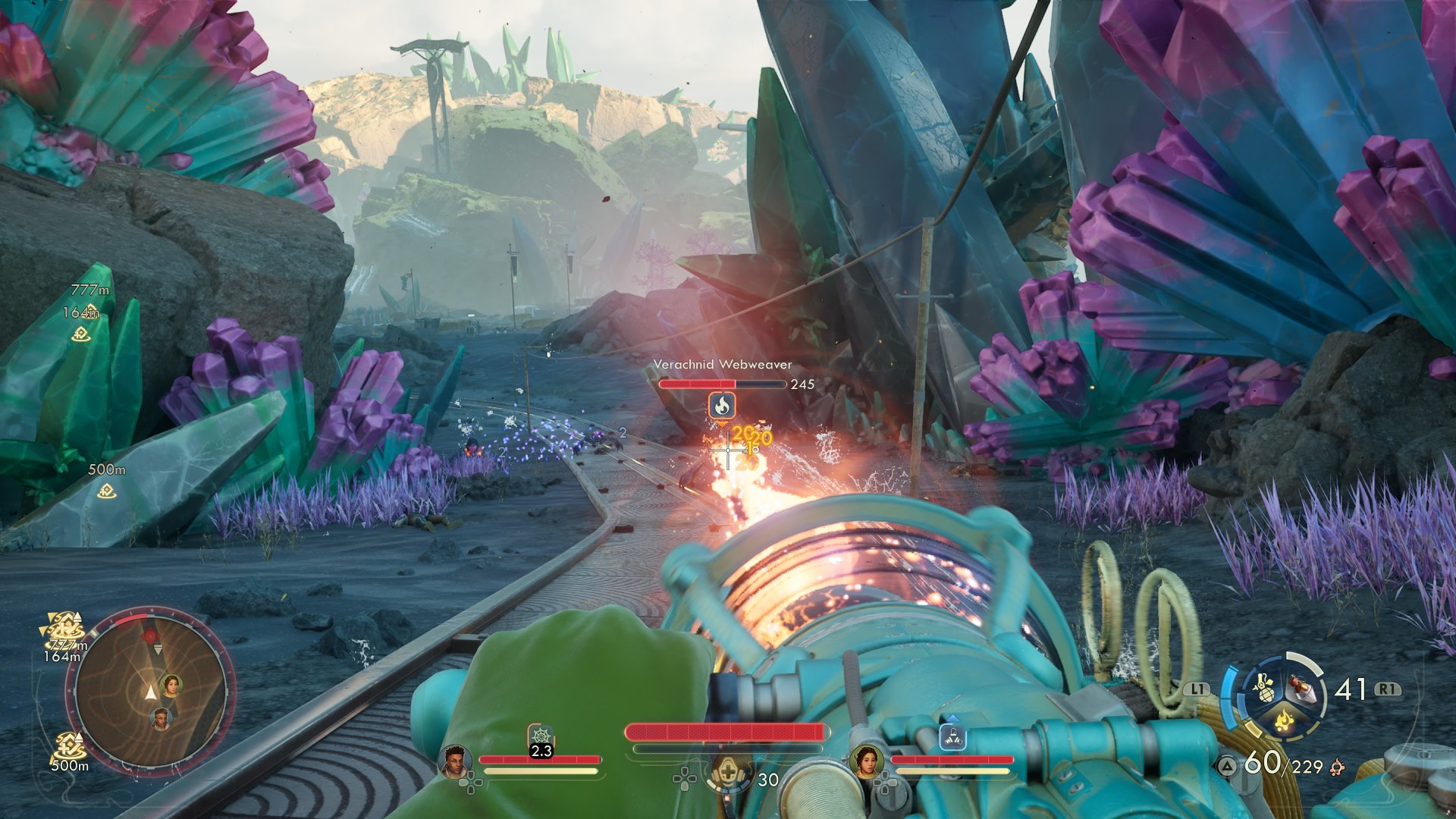Screen dimensions: 1456x819
Task: Activate the spider web companion ability
Action: tap(541, 736)
